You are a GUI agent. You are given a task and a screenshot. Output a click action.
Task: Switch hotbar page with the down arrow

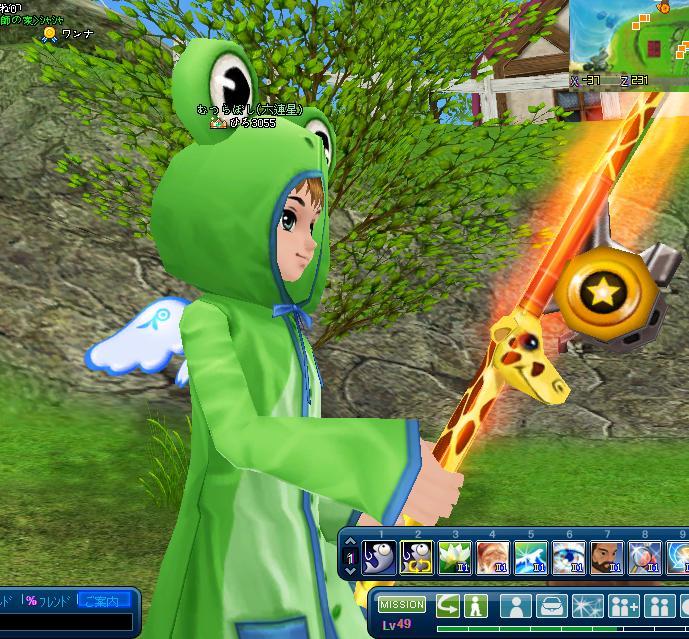pos(350,571)
